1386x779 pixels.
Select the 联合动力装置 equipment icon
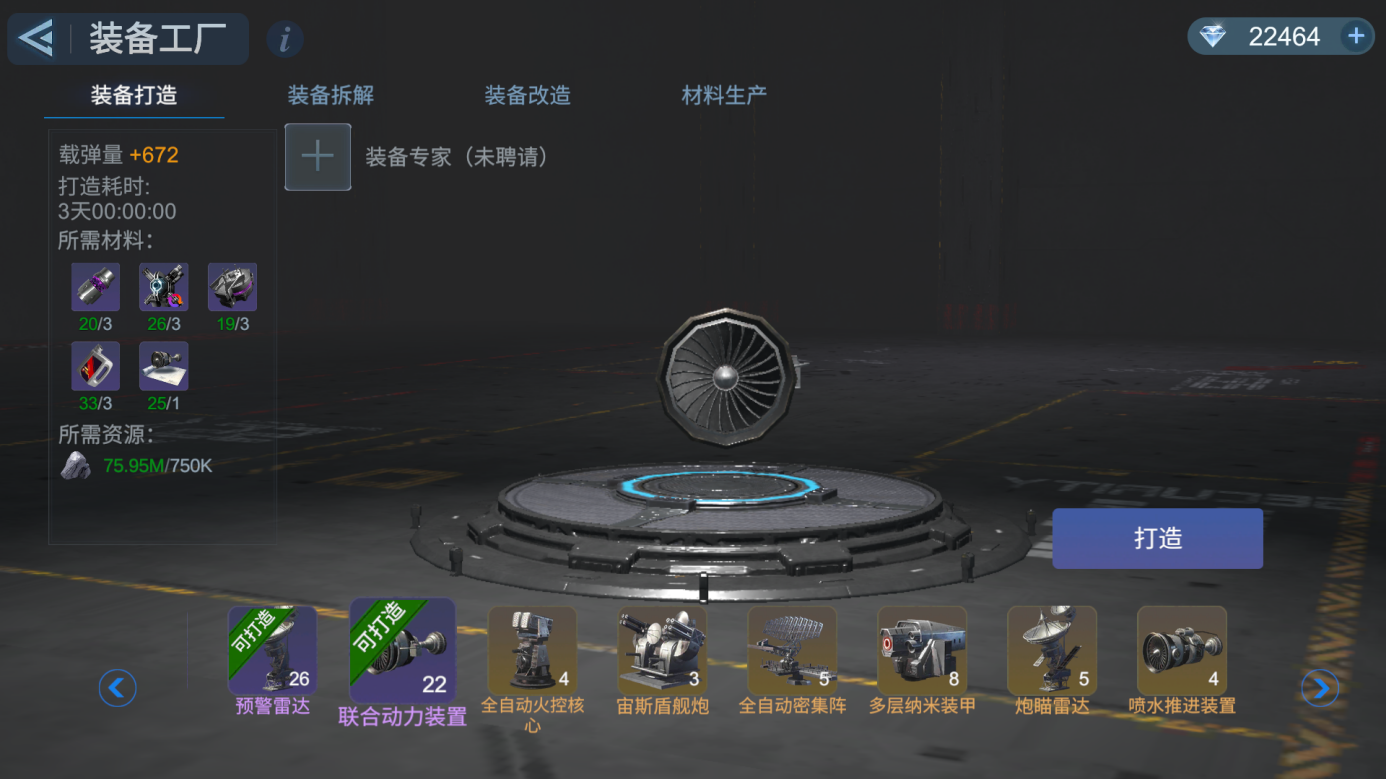click(401, 650)
